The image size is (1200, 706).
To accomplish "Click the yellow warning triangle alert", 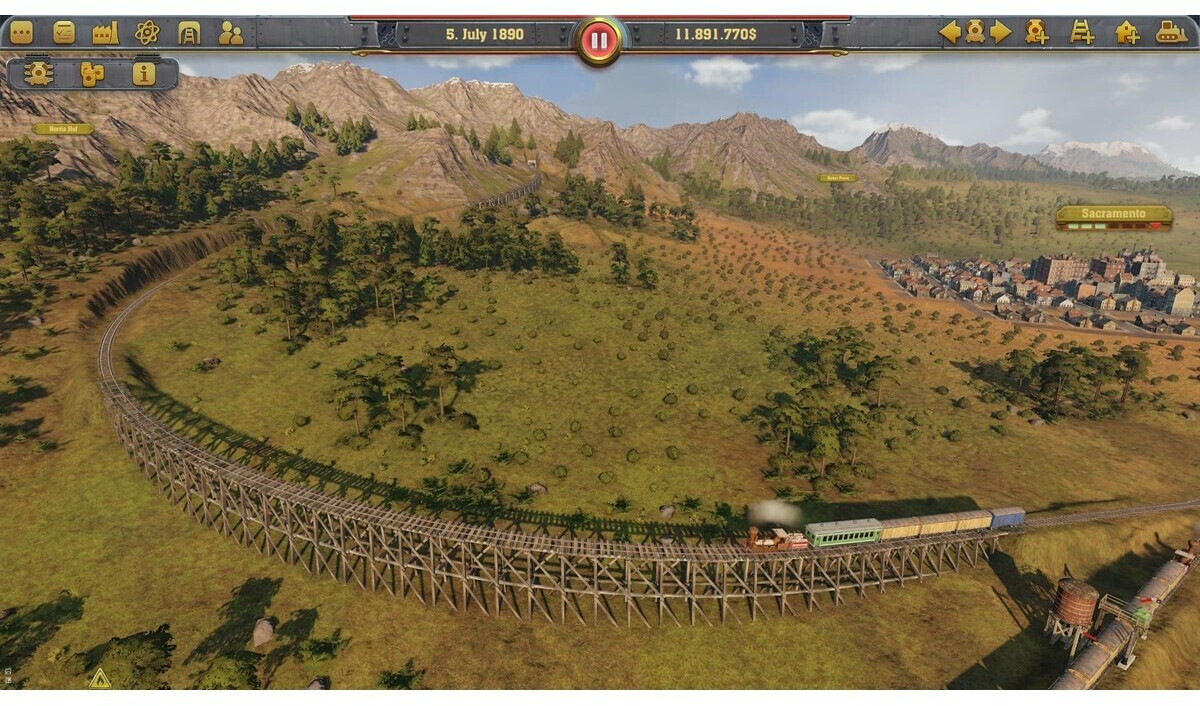I will pyautogui.click(x=99, y=679).
